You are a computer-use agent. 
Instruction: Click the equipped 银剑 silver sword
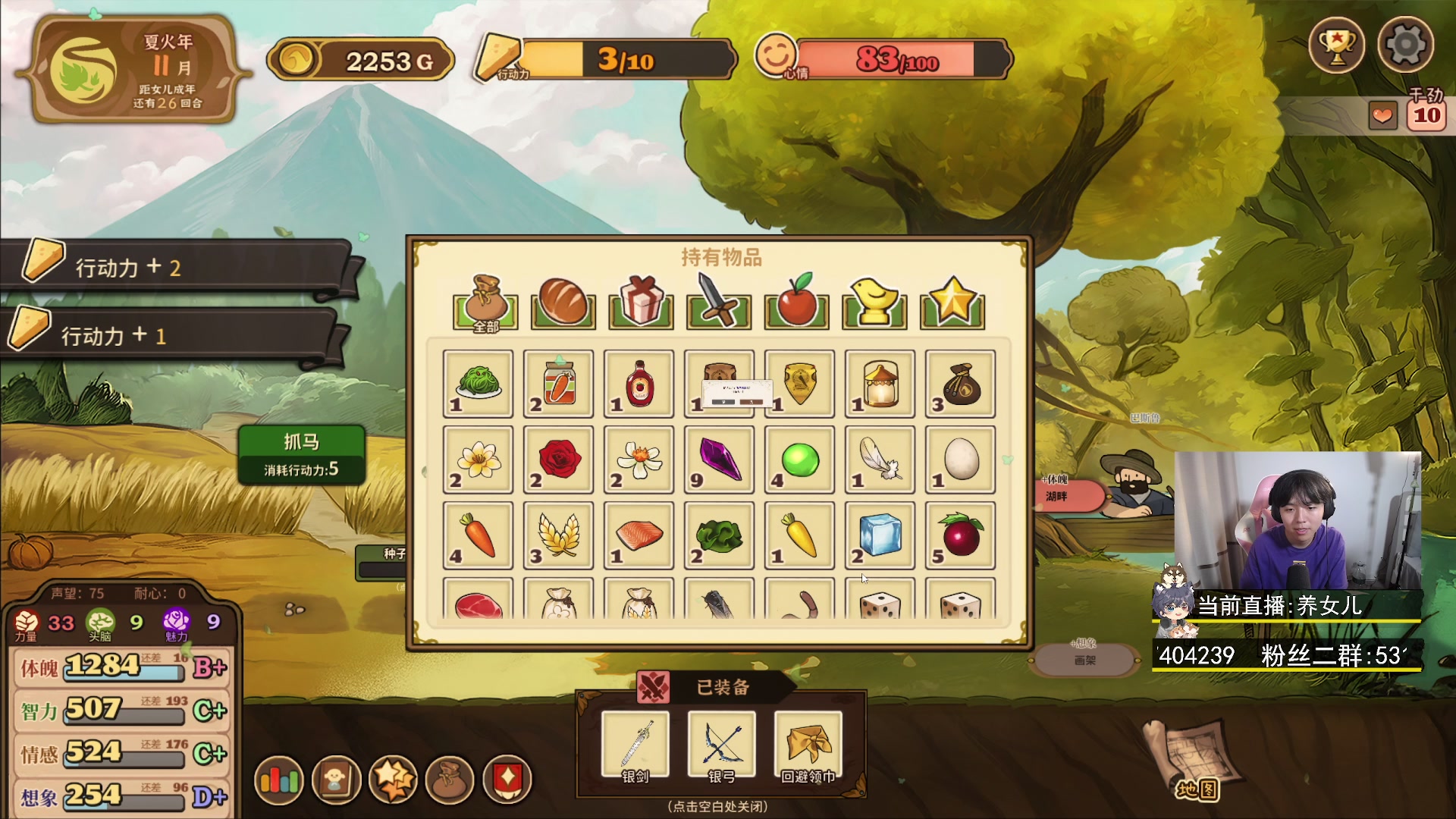click(x=635, y=745)
